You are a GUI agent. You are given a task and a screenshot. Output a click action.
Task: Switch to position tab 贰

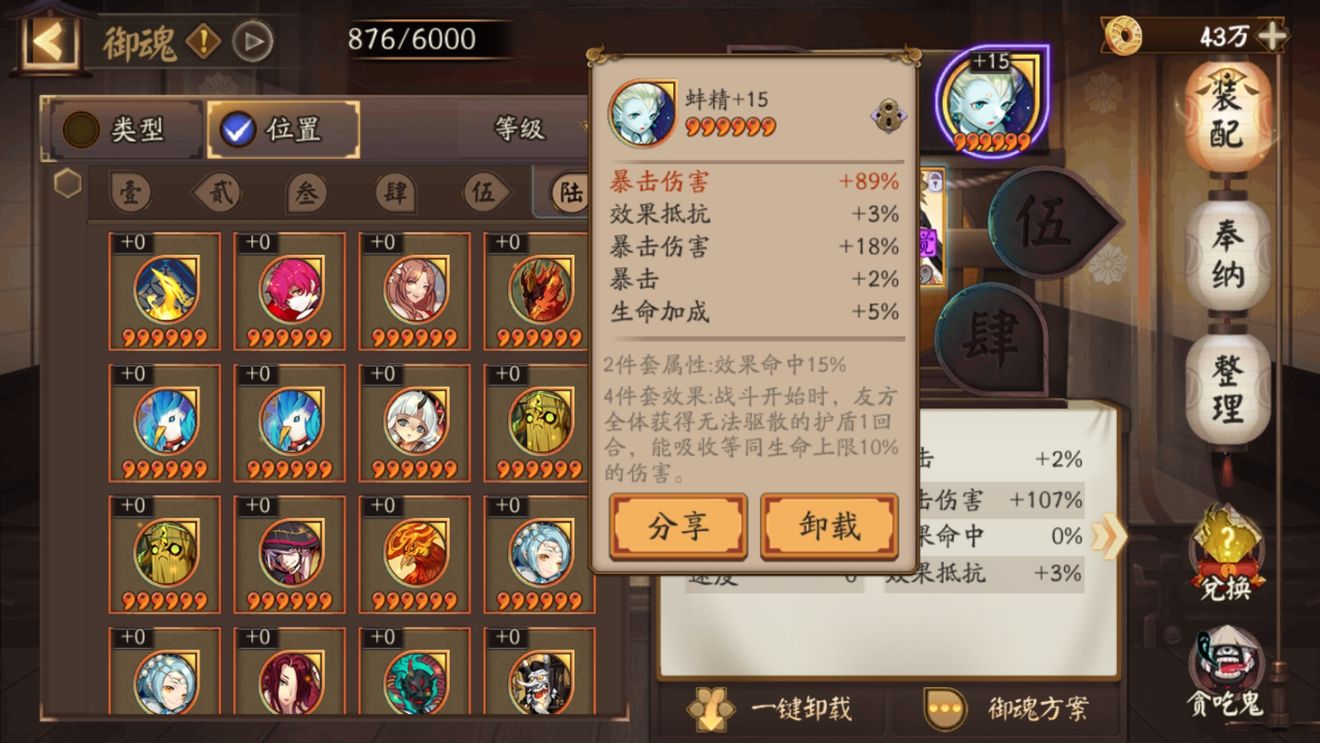[x=219, y=193]
